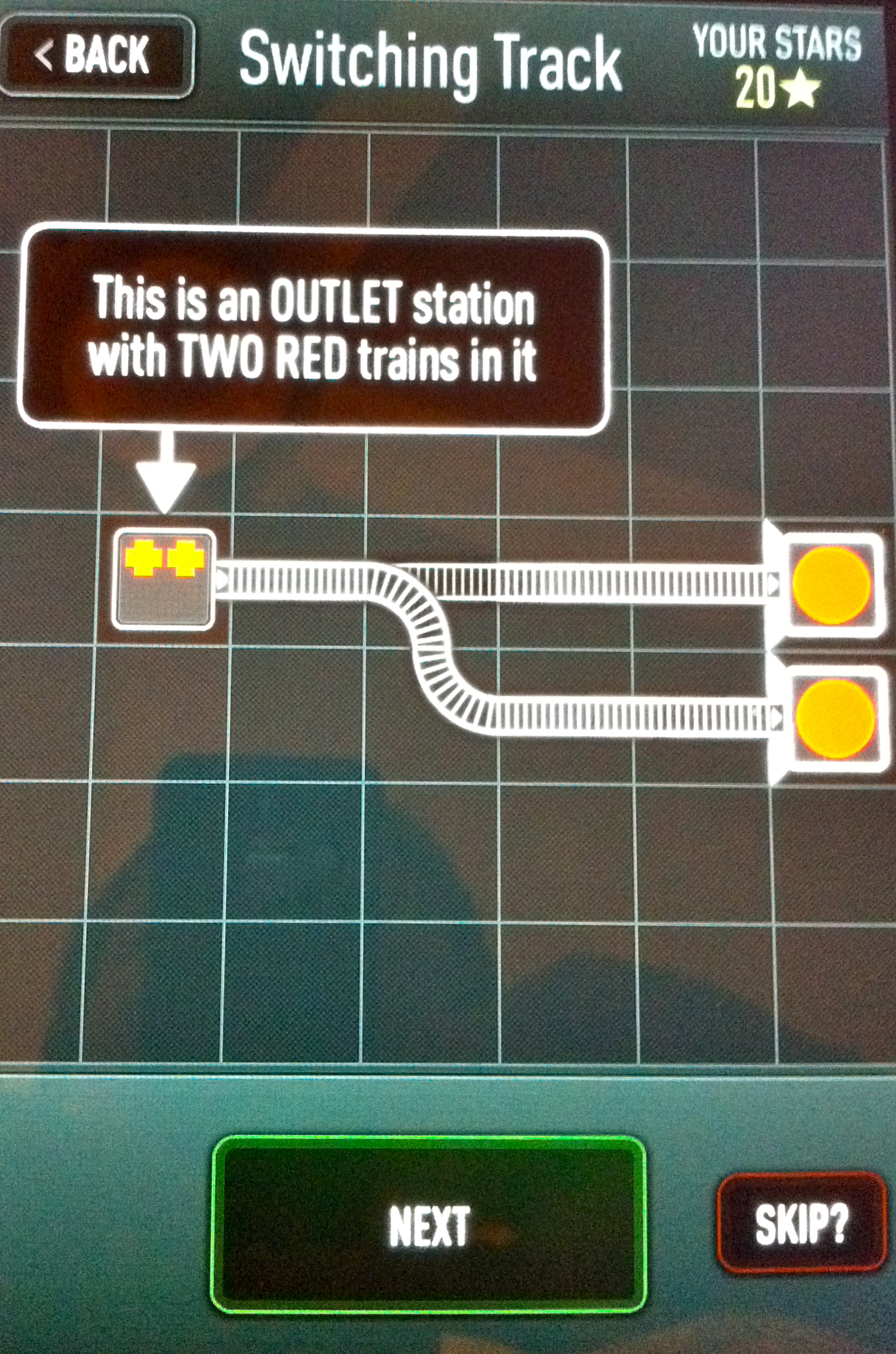
Task: Go back with the BACK button
Action: [95, 55]
